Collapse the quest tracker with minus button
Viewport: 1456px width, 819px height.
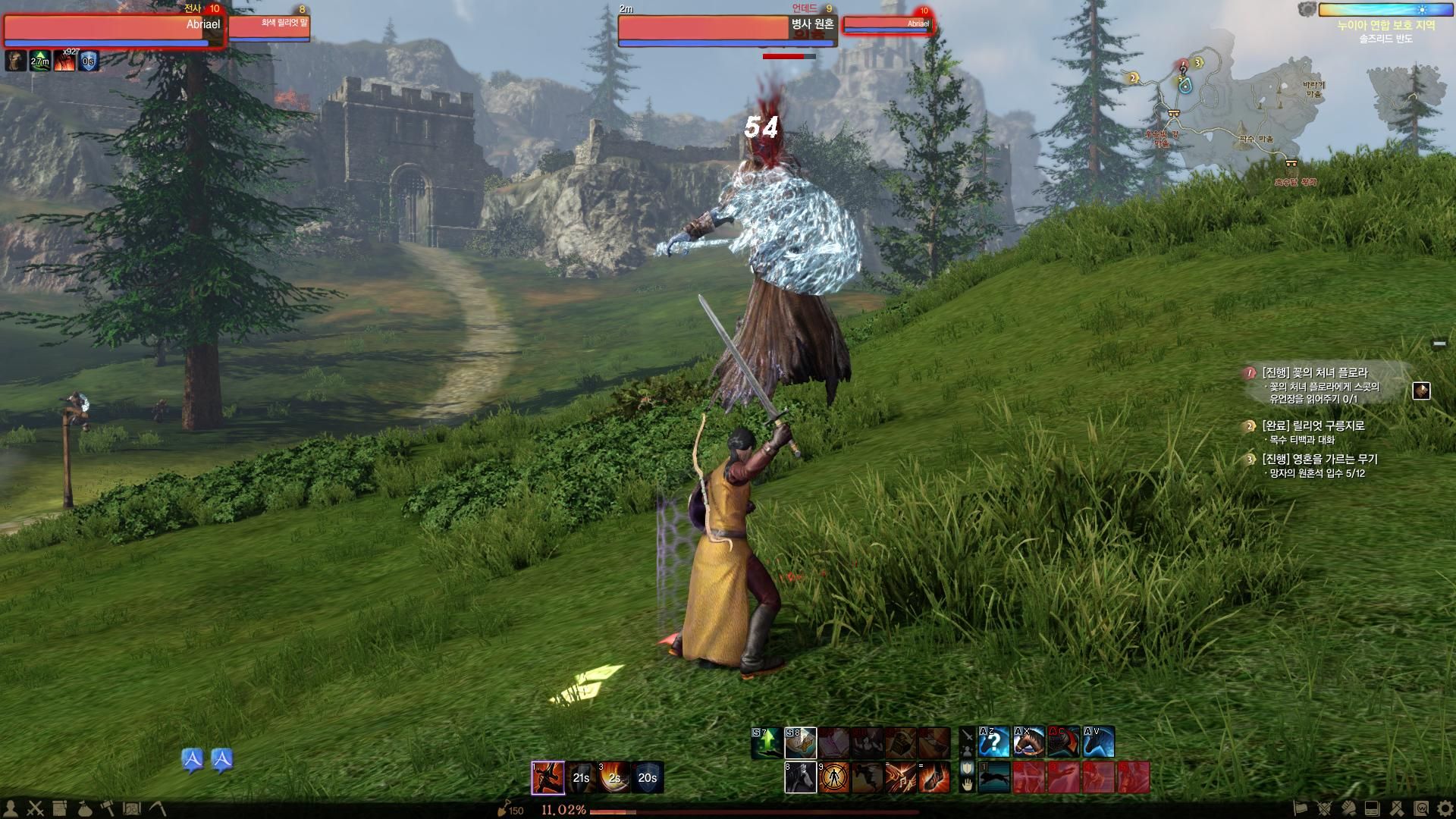pos(1439,344)
